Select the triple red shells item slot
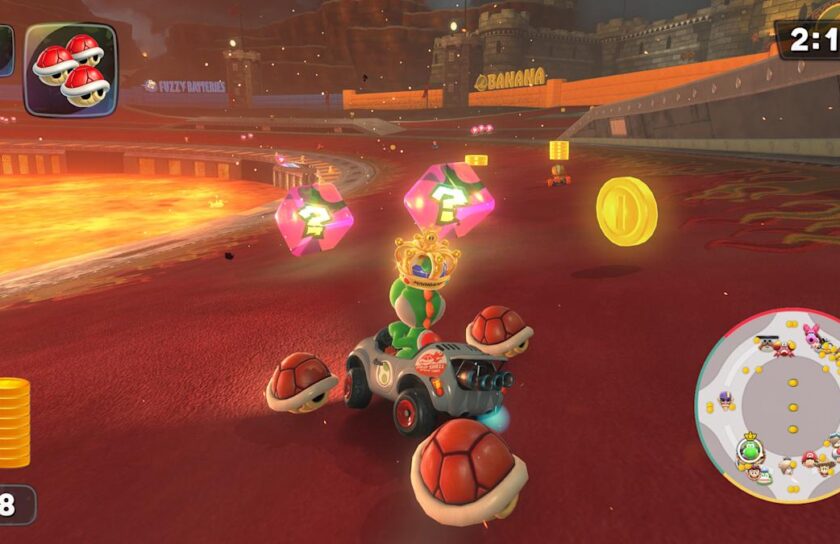The height and width of the screenshot is (544, 840). coord(70,68)
